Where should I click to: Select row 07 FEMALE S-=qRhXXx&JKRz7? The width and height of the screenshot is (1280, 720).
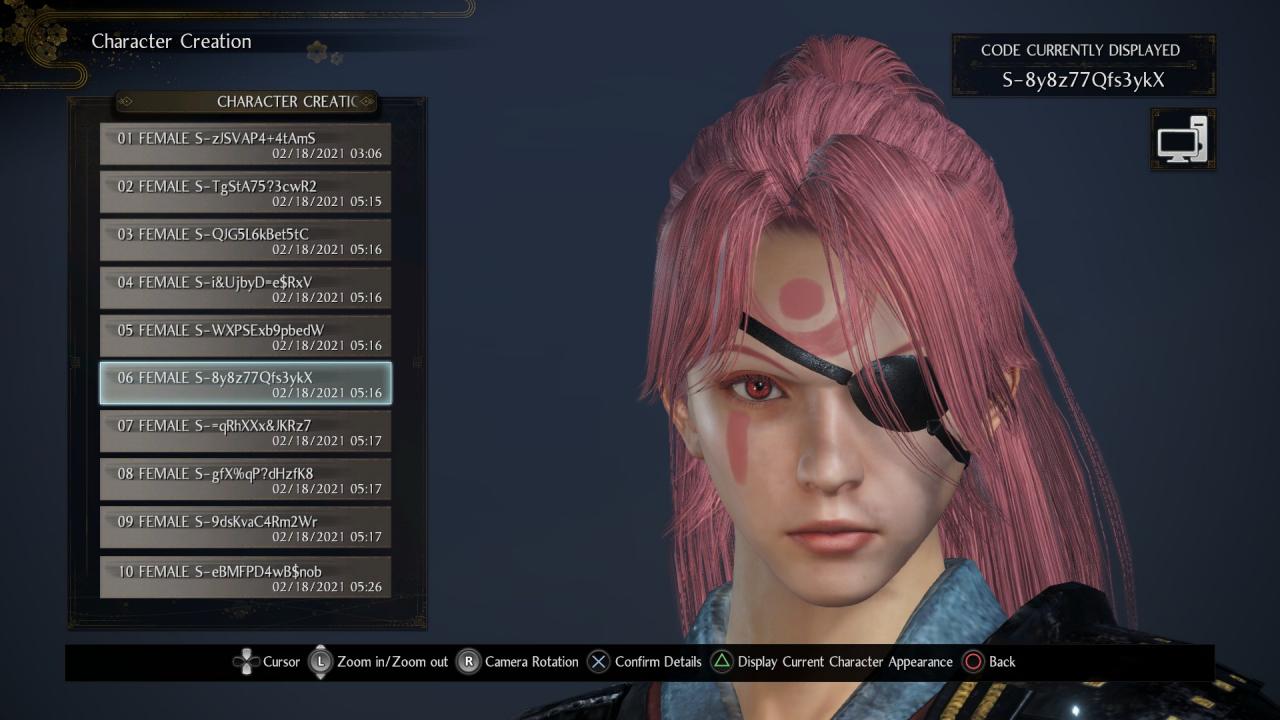pos(245,432)
